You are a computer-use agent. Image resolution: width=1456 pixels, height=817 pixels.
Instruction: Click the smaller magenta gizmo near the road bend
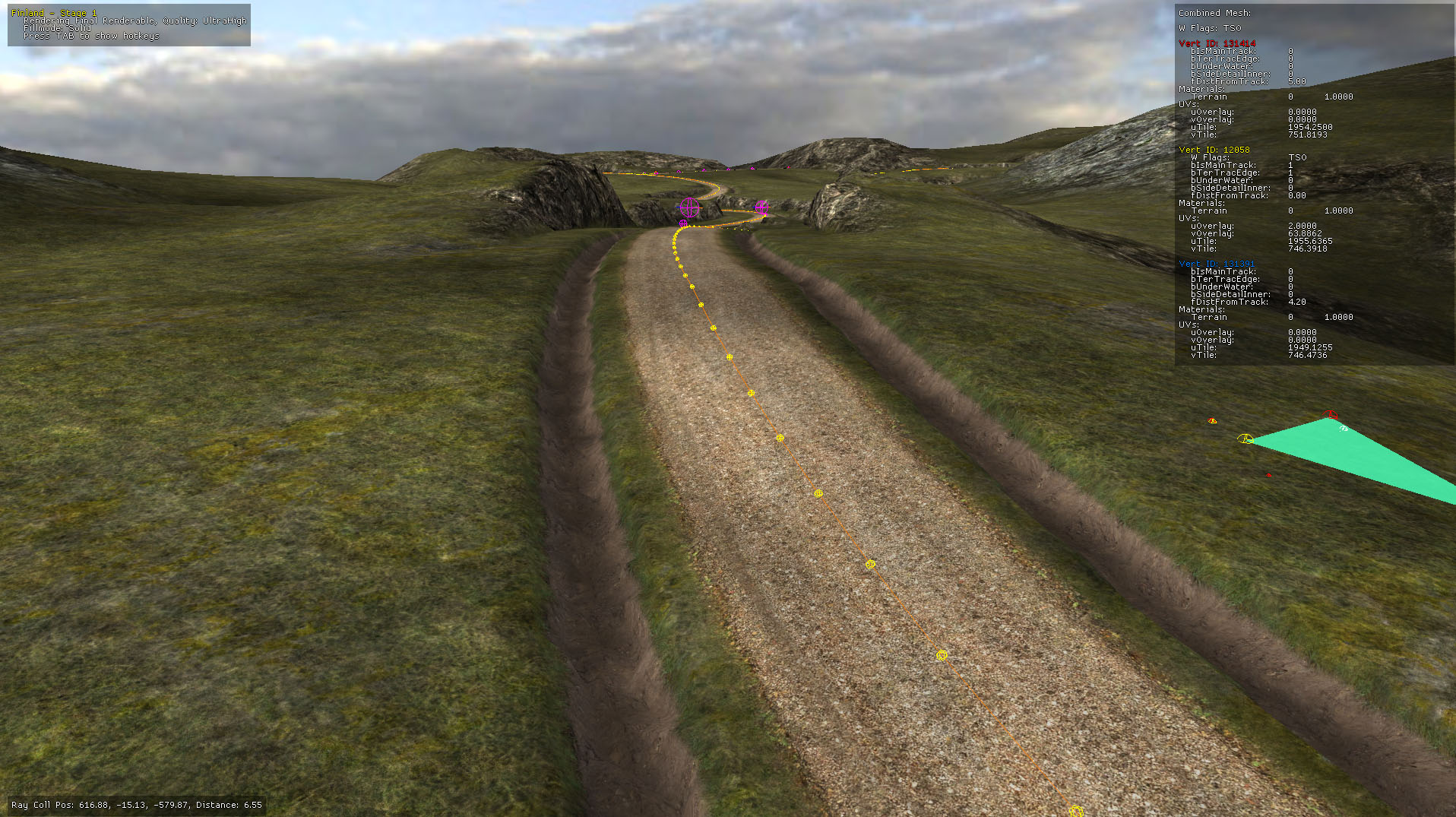click(x=761, y=207)
